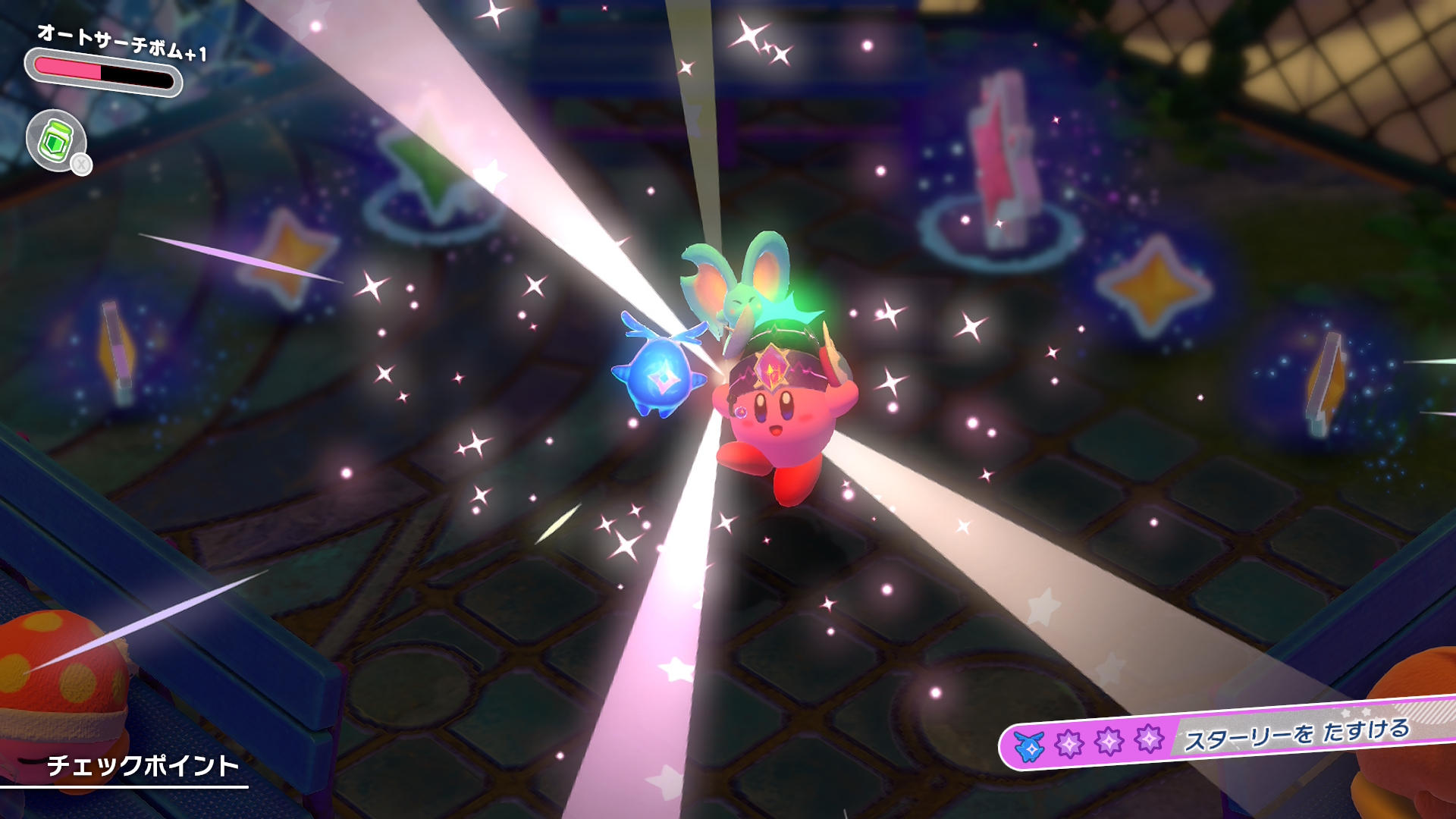Select the green jar stored item icon
This screenshot has height=819, width=1456.
click(55, 140)
